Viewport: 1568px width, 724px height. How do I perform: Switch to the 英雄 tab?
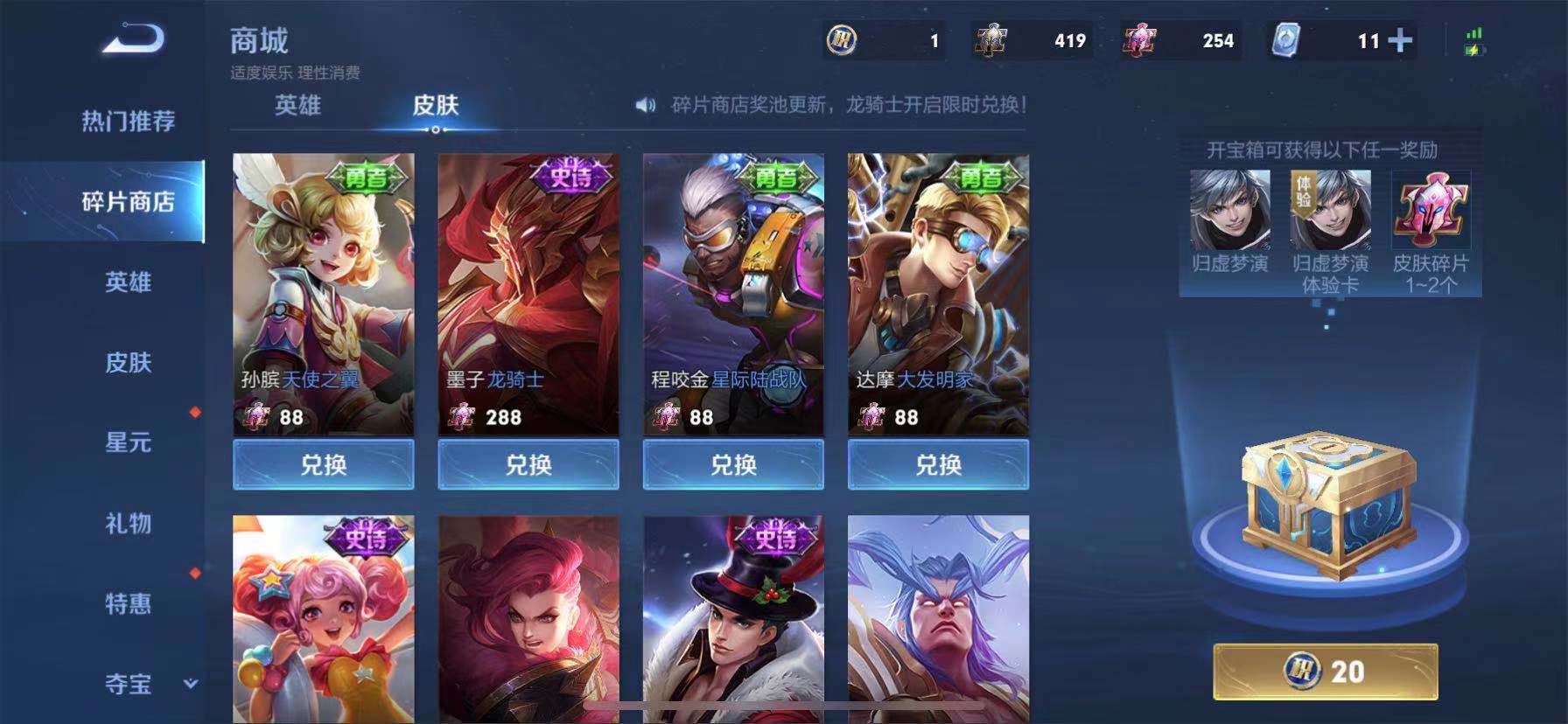click(x=297, y=105)
